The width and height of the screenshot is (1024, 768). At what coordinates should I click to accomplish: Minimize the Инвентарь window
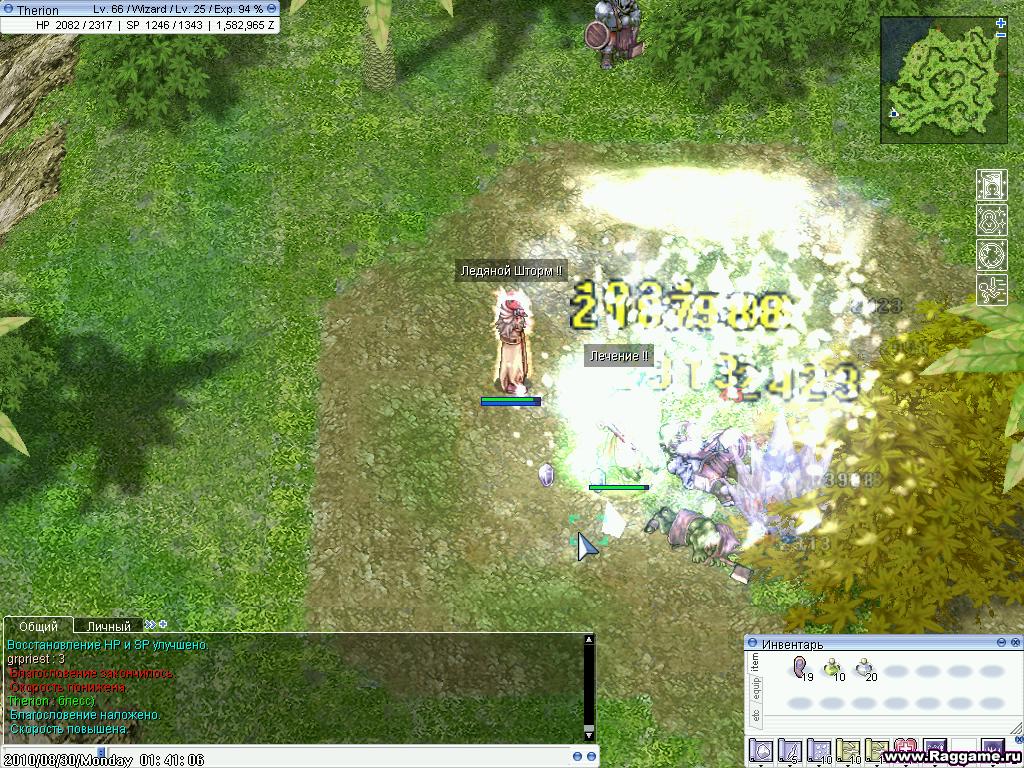(1000, 642)
